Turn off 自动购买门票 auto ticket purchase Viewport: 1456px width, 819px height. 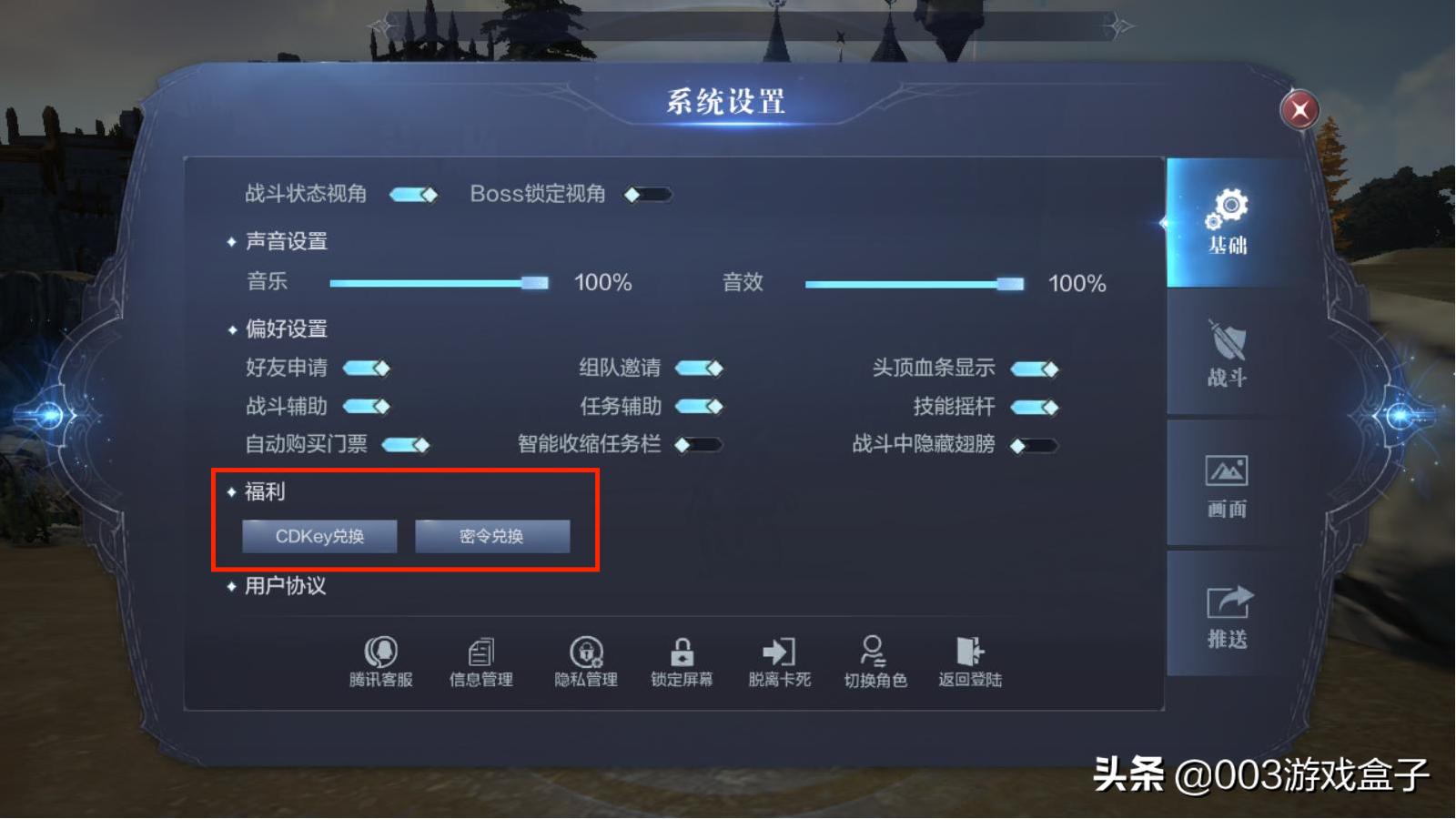pyautogui.click(x=407, y=445)
